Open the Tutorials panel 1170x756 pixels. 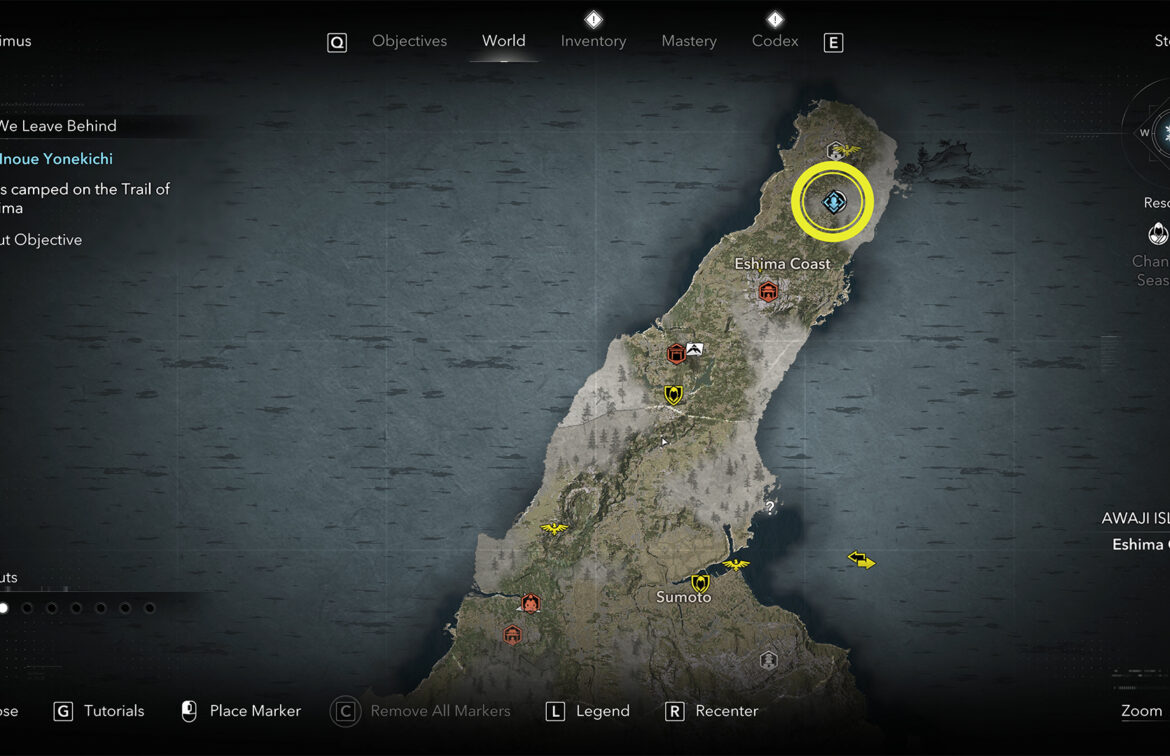tap(113, 711)
